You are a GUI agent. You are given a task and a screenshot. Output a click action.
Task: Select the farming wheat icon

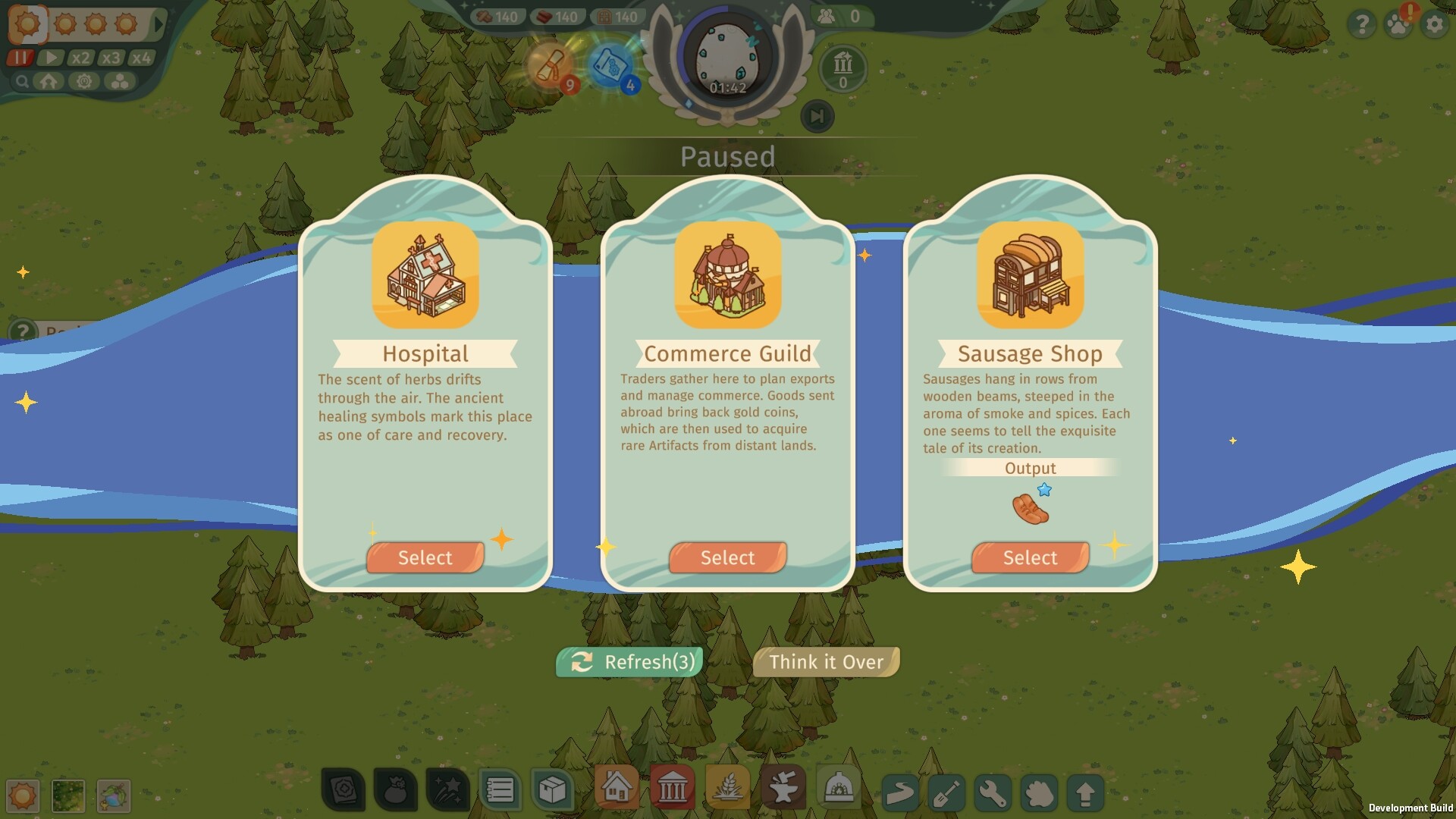(730, 789)
